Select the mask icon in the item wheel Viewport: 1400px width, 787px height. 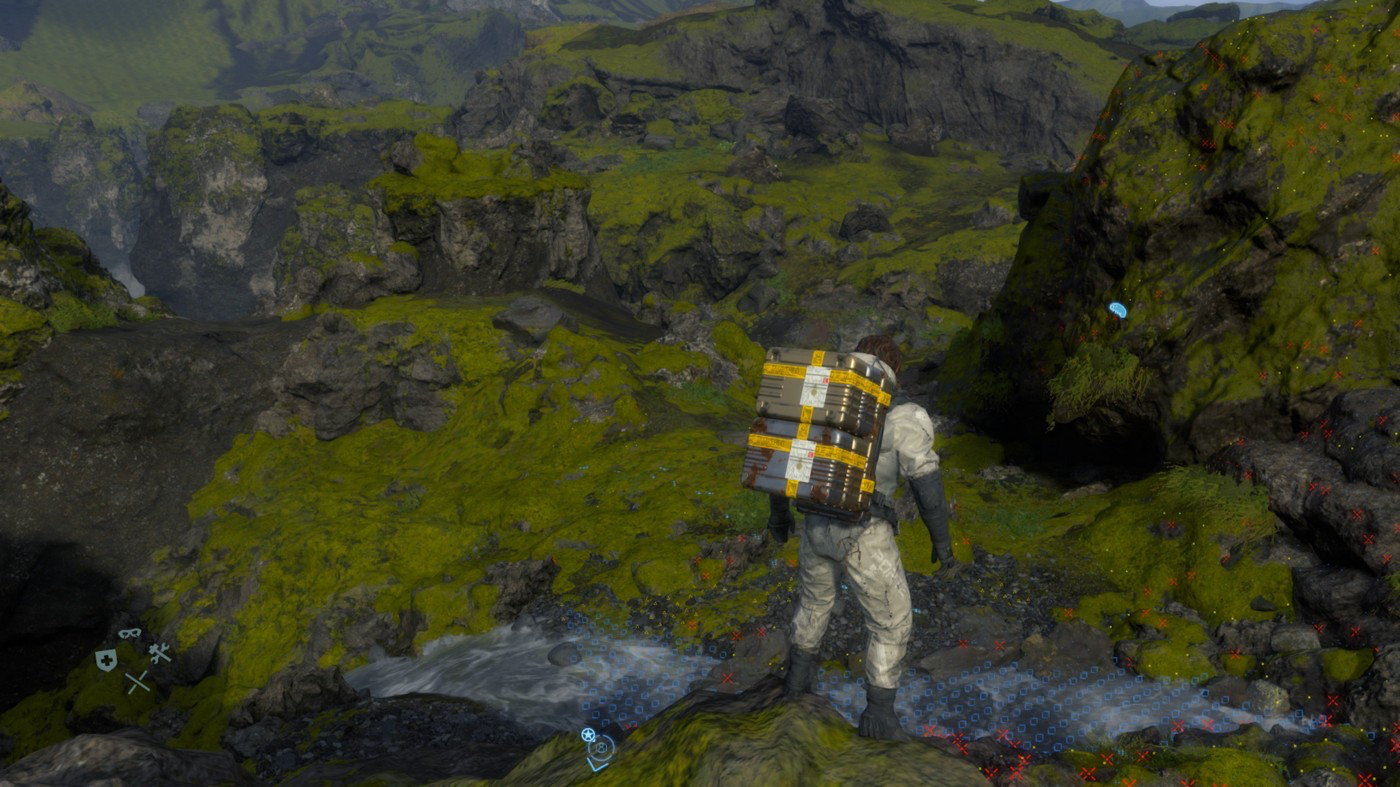coord(129,633)
